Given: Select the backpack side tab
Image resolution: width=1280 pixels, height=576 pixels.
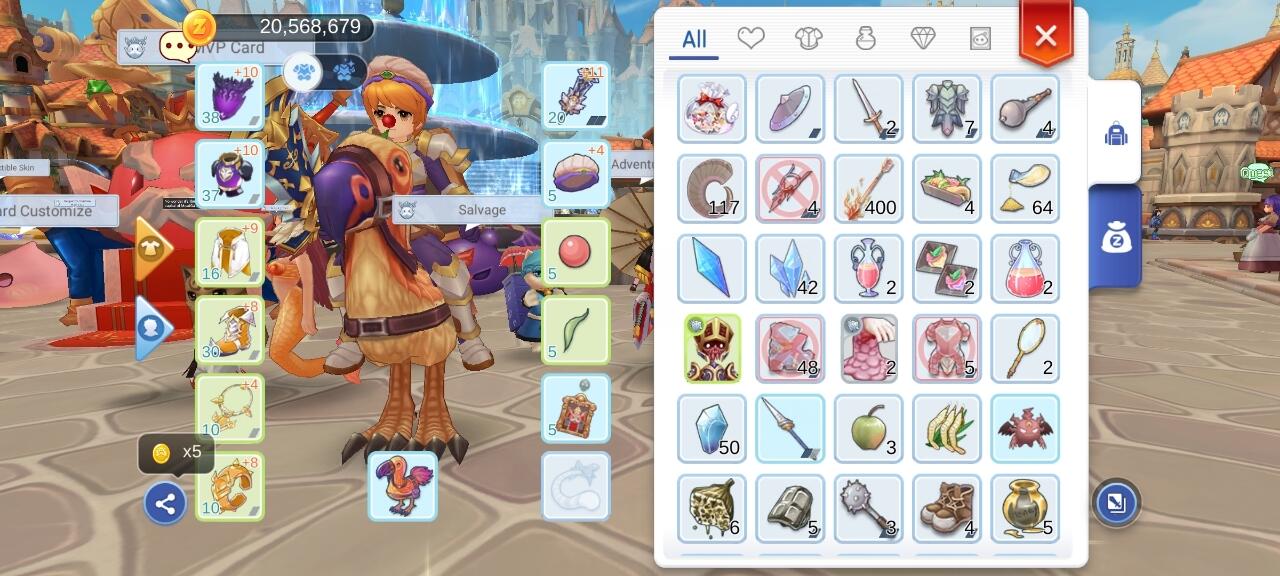Looking at the screenshot, I should [x=1116, y=134].
